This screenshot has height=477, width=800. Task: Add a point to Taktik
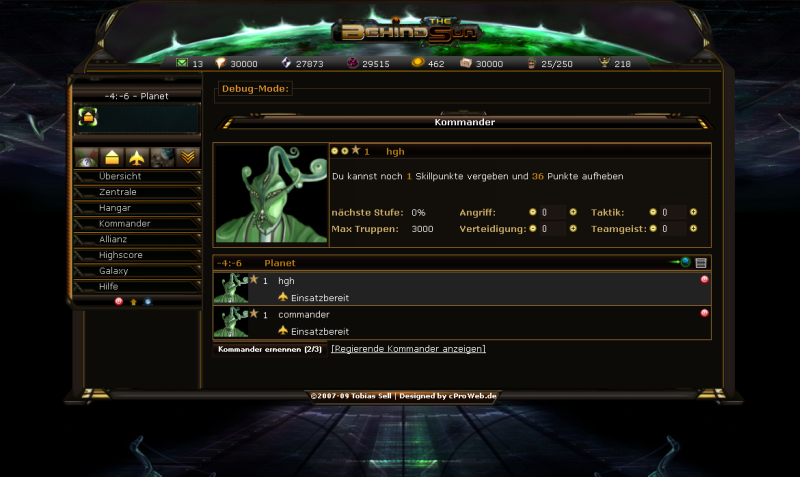(693, 212)
